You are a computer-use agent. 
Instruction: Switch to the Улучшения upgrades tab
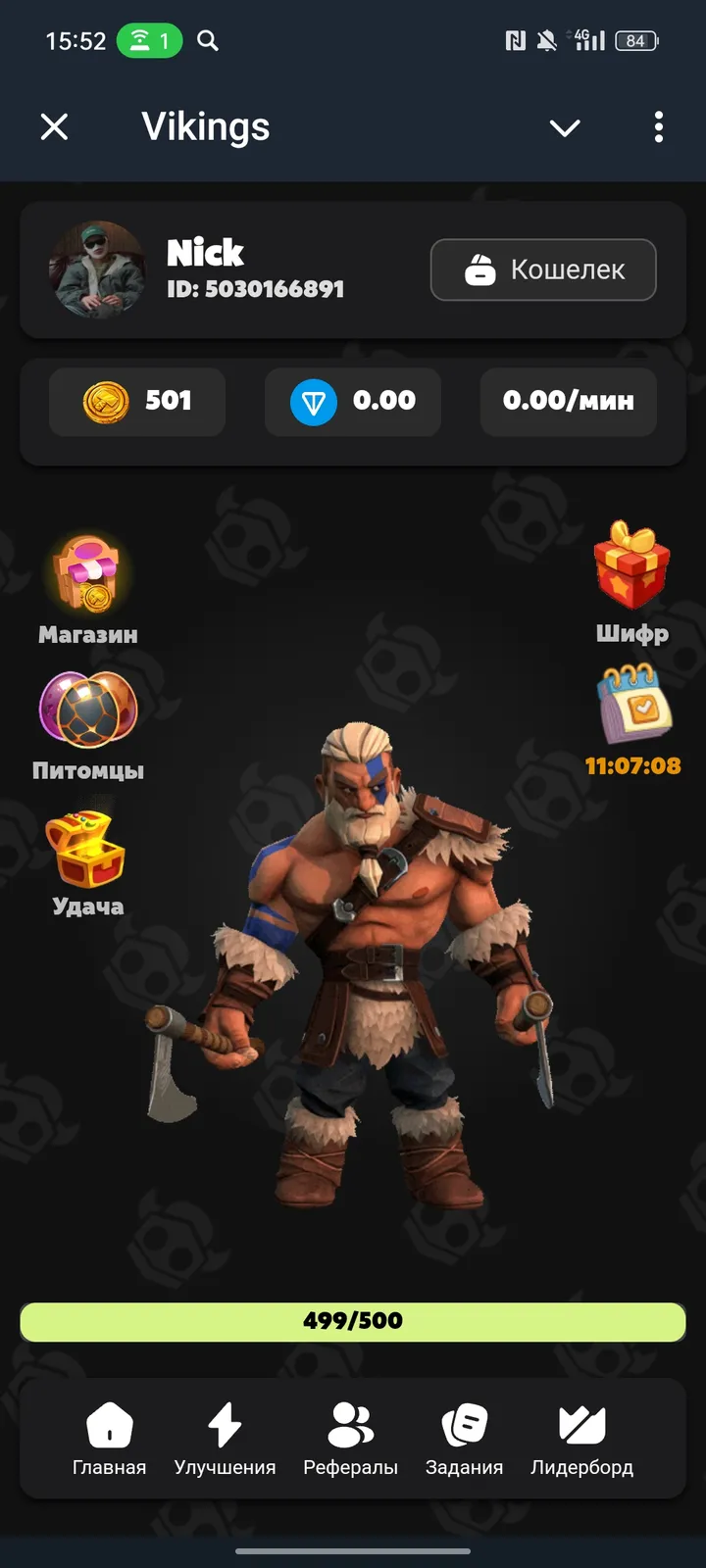coord(225,1438)
